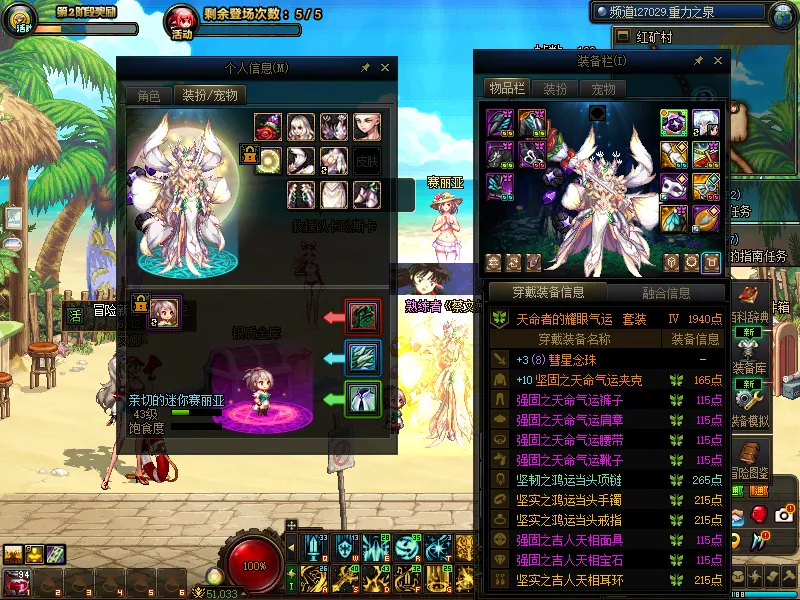Pin the 个人信息 window
Screen dimensions: 800x600
[x=366, y=68]
